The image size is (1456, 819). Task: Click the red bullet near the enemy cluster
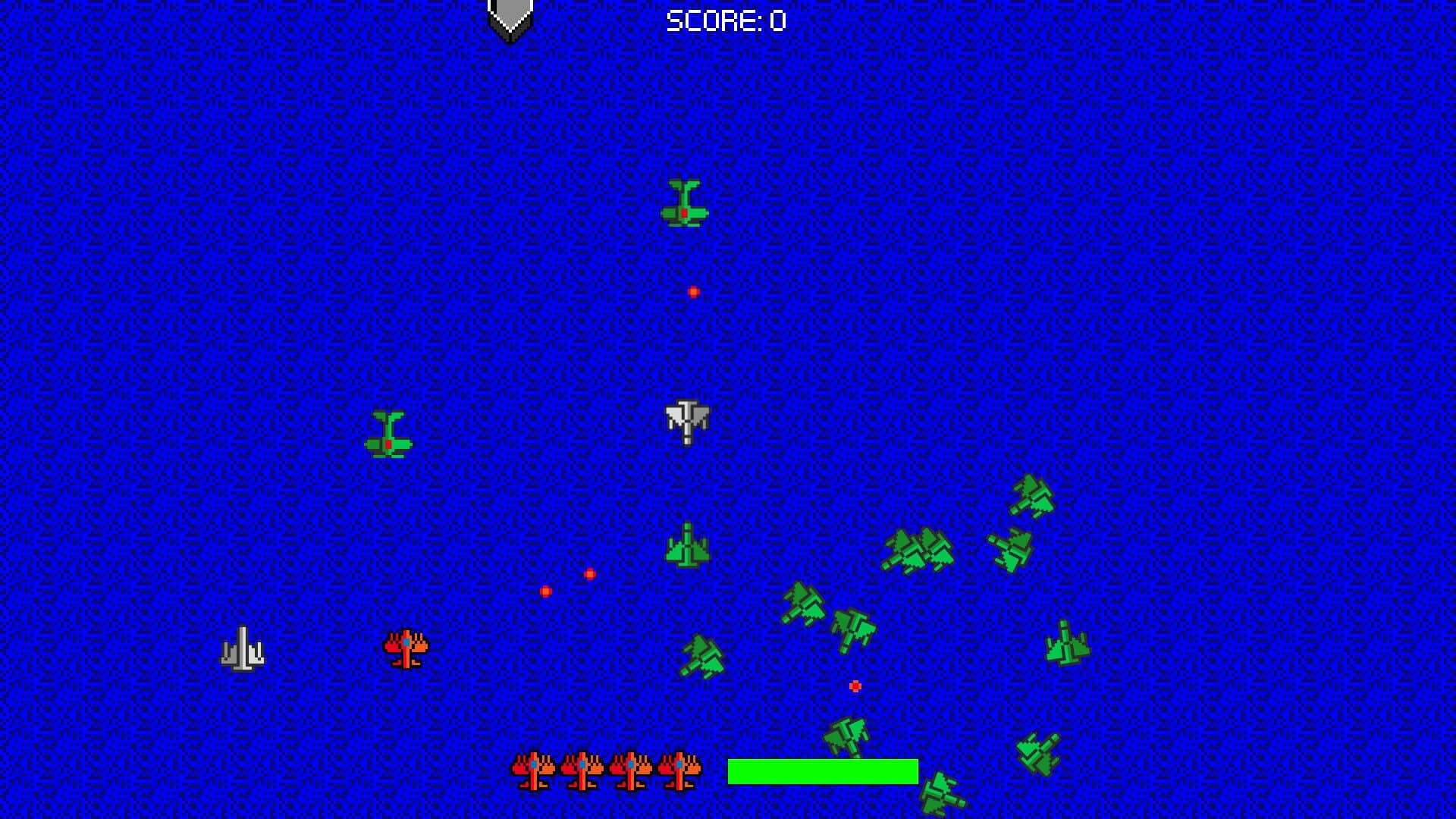855,686
